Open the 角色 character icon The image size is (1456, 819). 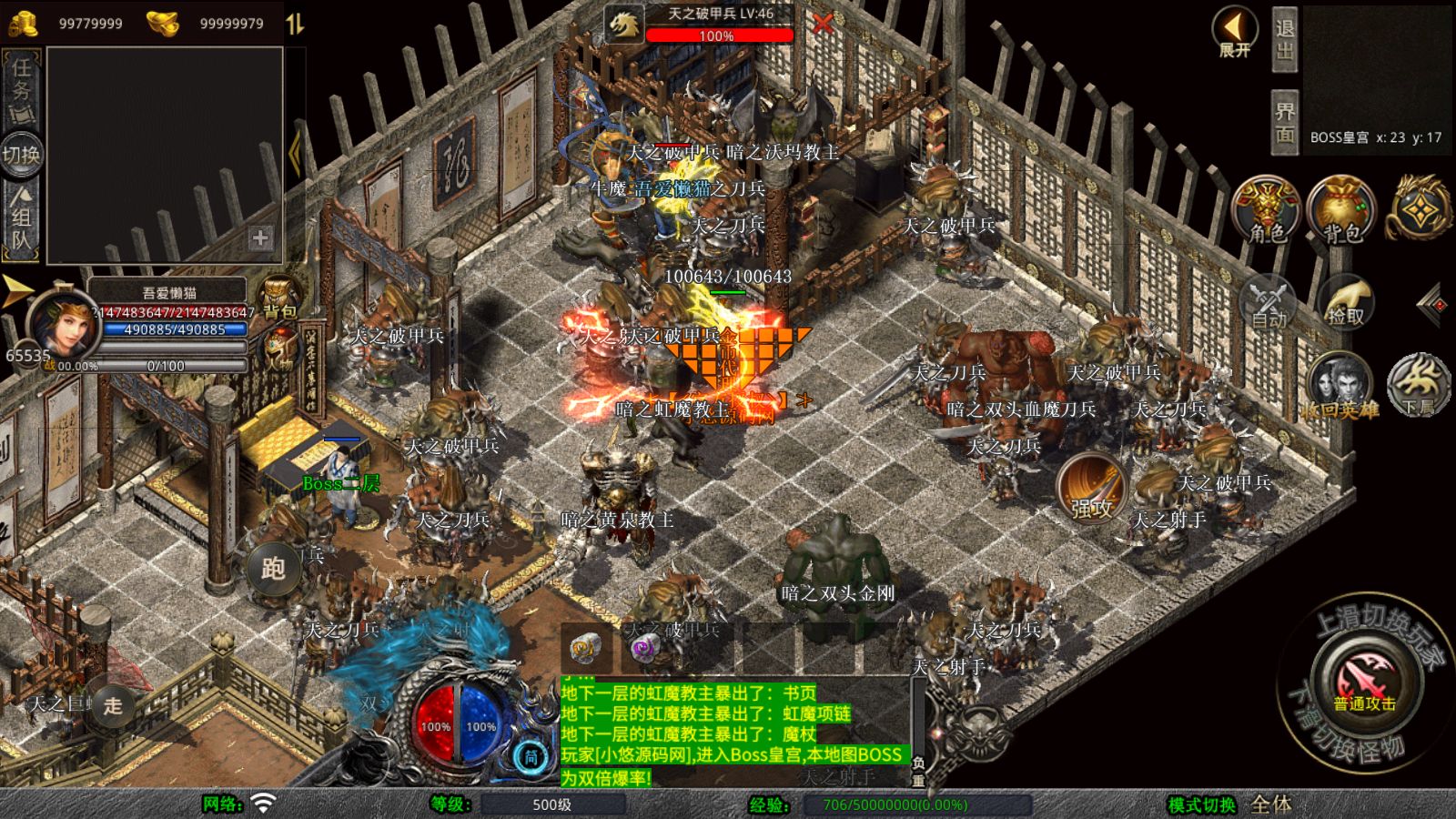click(1267, 209)
